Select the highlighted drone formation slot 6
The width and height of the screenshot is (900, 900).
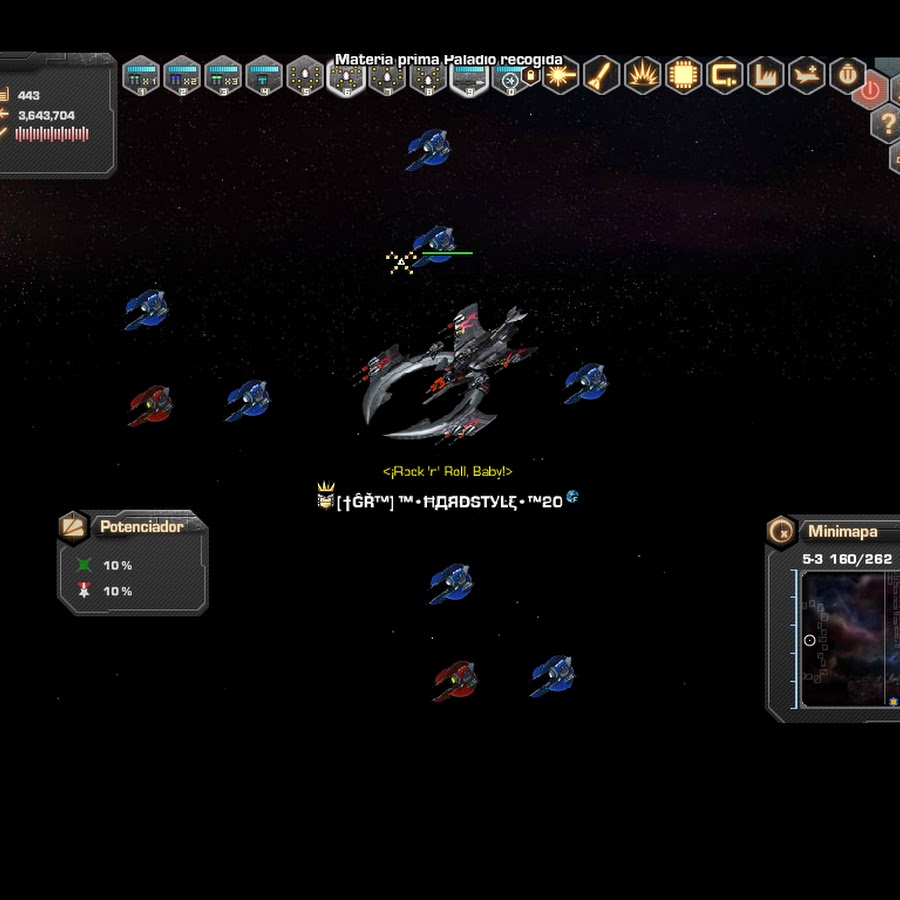coord(346,76)
